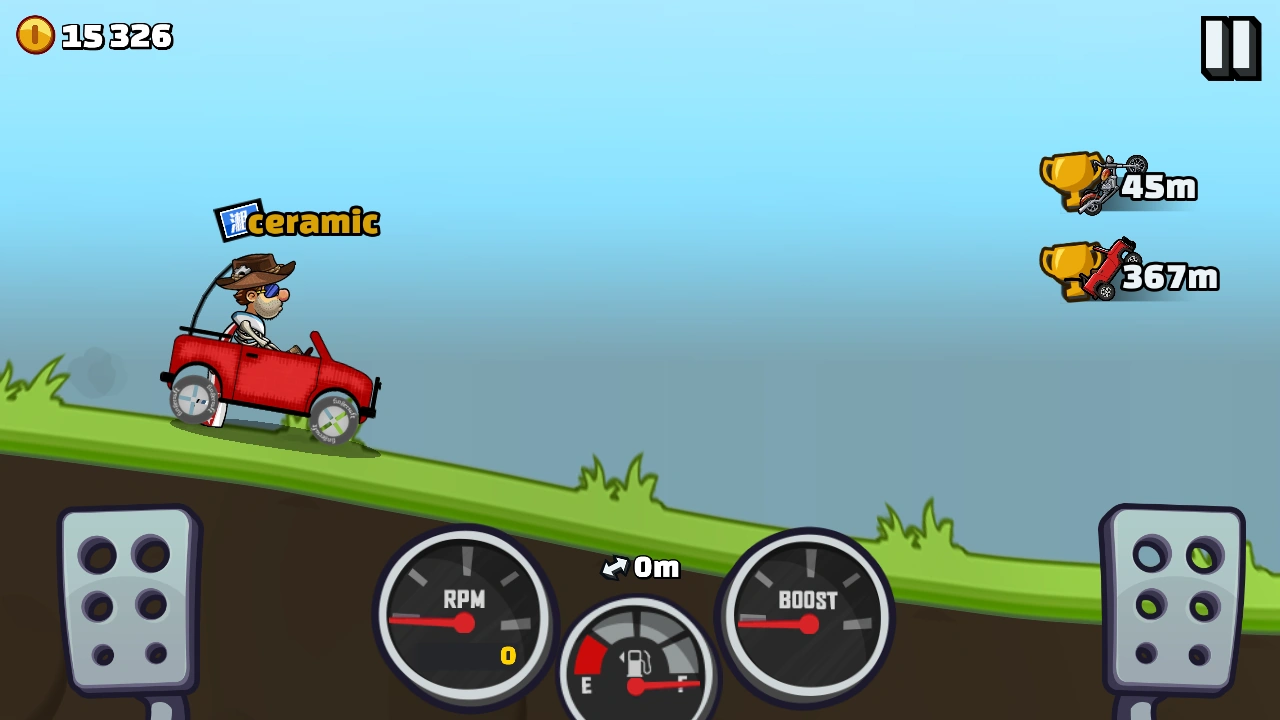This screenshot has height=720, width=1280.
Task: Click the blue flag beside the ceramic name
Action: tap(236, 218)
